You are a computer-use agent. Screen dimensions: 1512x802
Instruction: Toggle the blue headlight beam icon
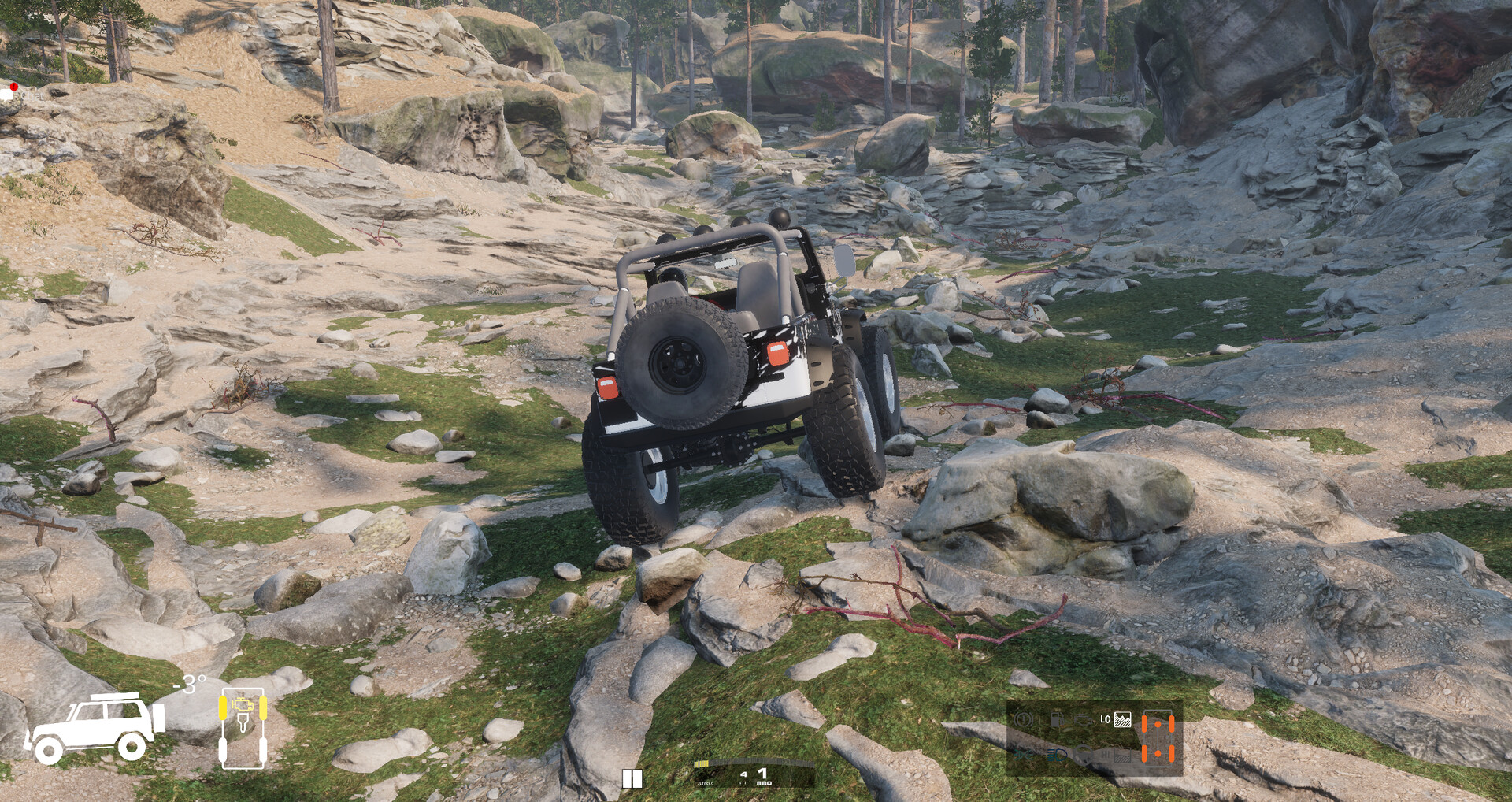(1057, 755)
